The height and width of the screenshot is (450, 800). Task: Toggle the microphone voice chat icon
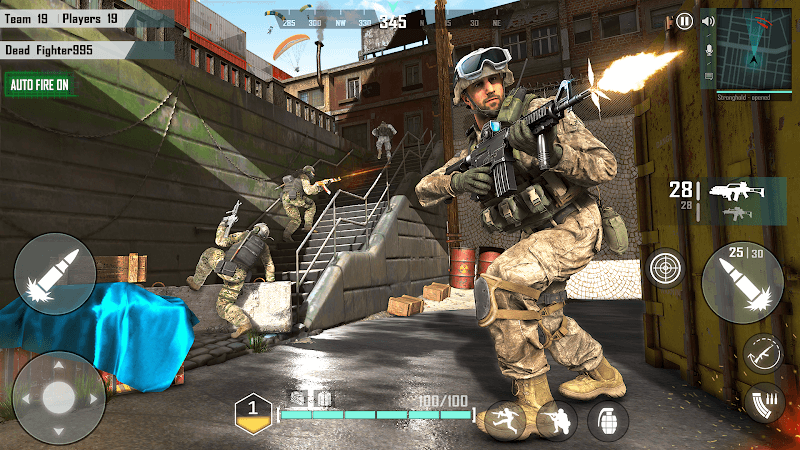(709, 49)
